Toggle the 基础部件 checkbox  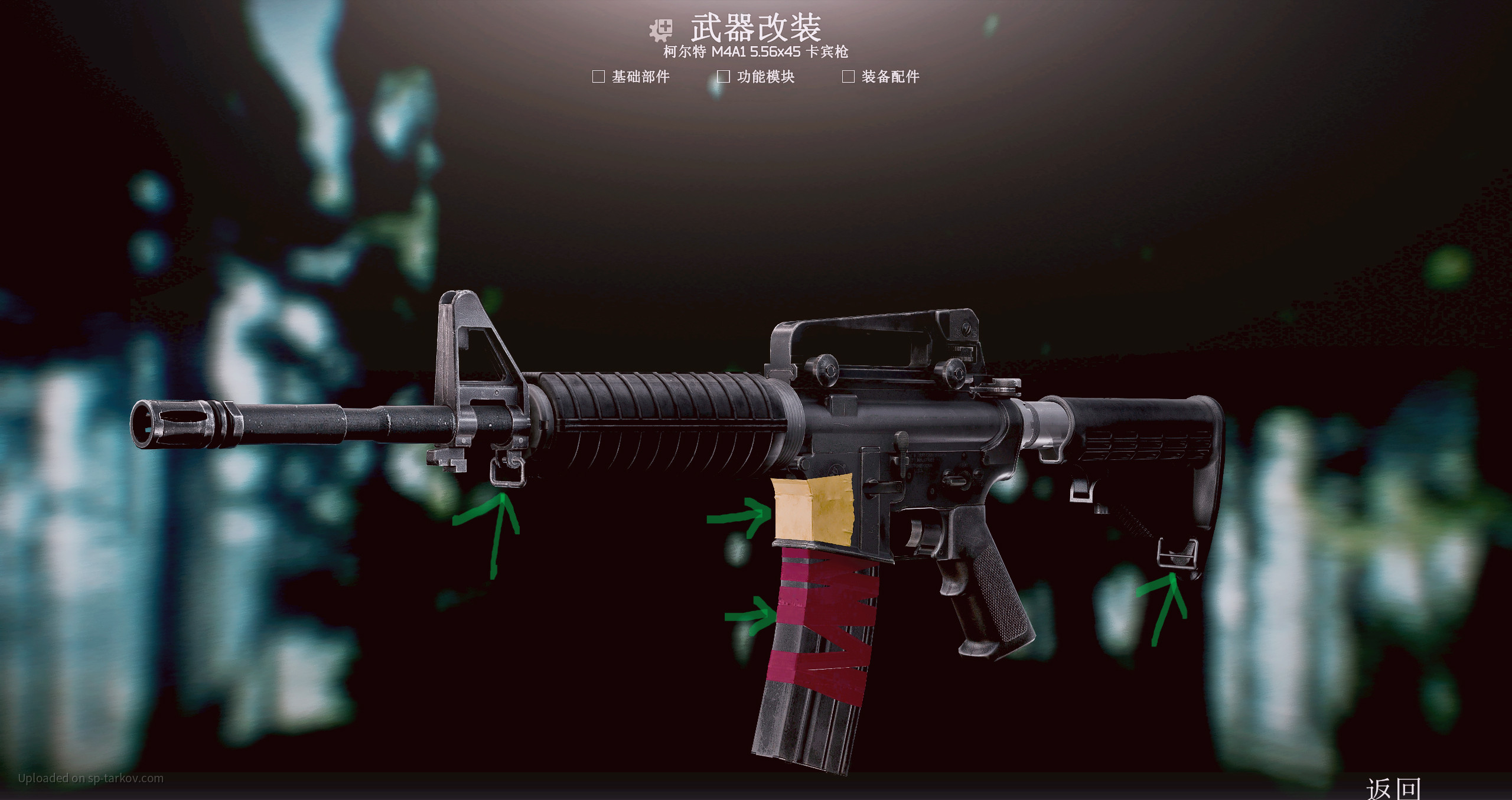[x=598, y=77]
